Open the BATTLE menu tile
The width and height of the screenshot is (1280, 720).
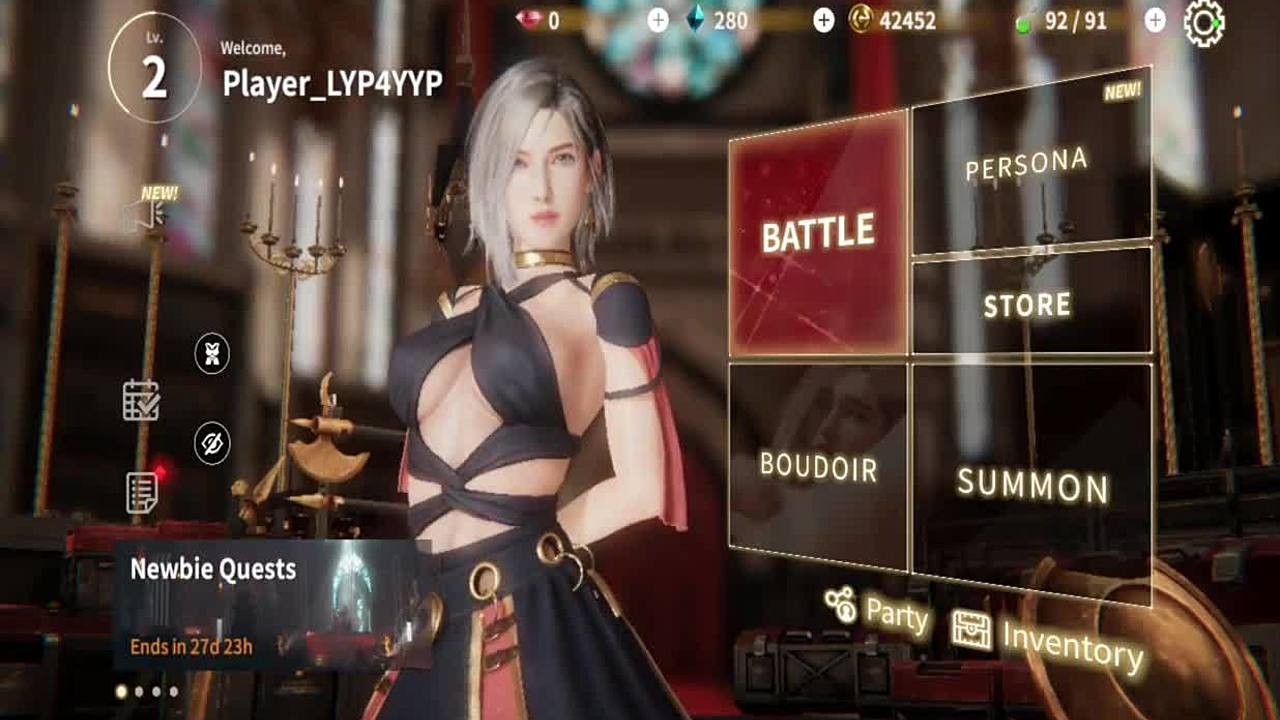[x=818, y=232]
